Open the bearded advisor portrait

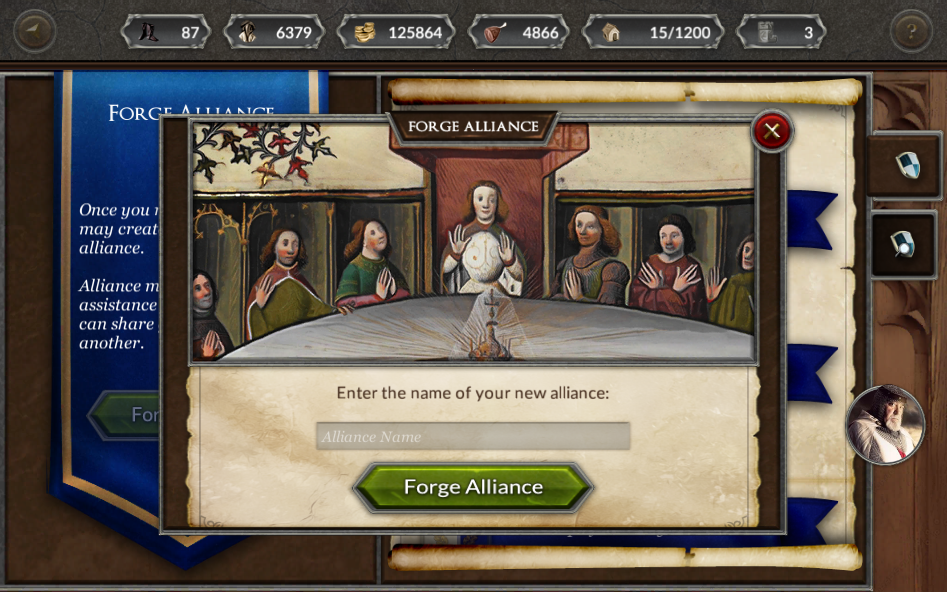(884, 425)
